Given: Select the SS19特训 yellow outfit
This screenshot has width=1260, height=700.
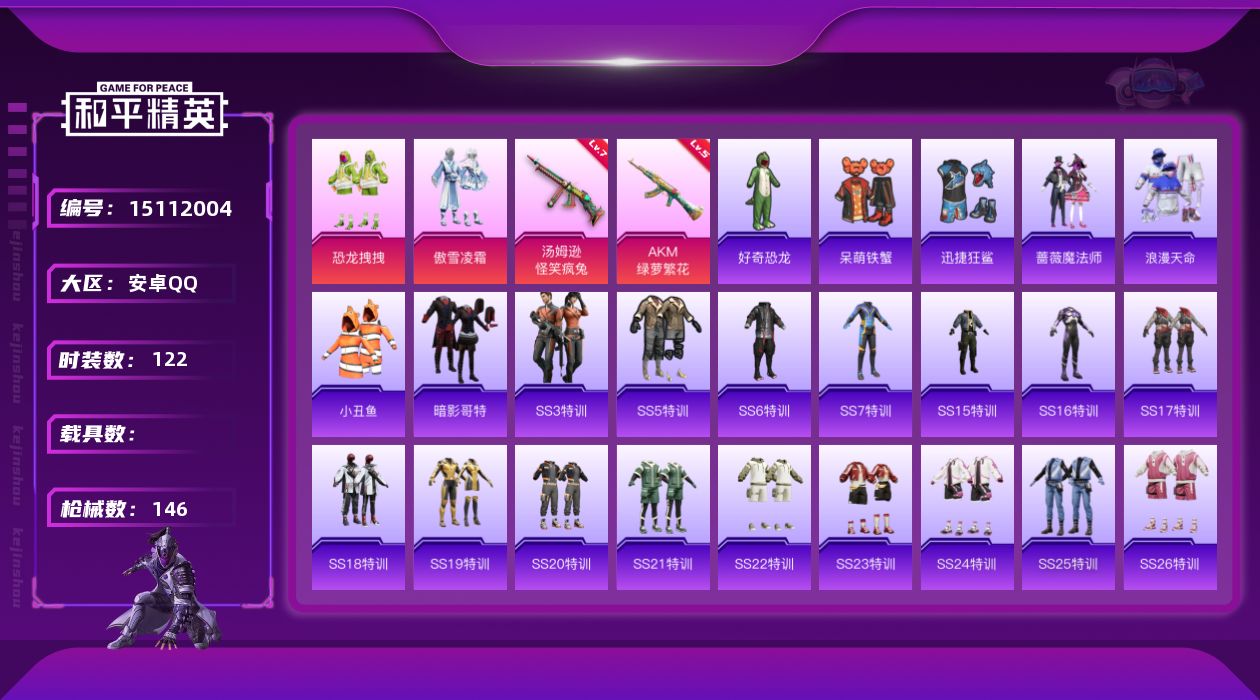Looking at the screenshot, I should pyautogui.click(x=460, y=517).
